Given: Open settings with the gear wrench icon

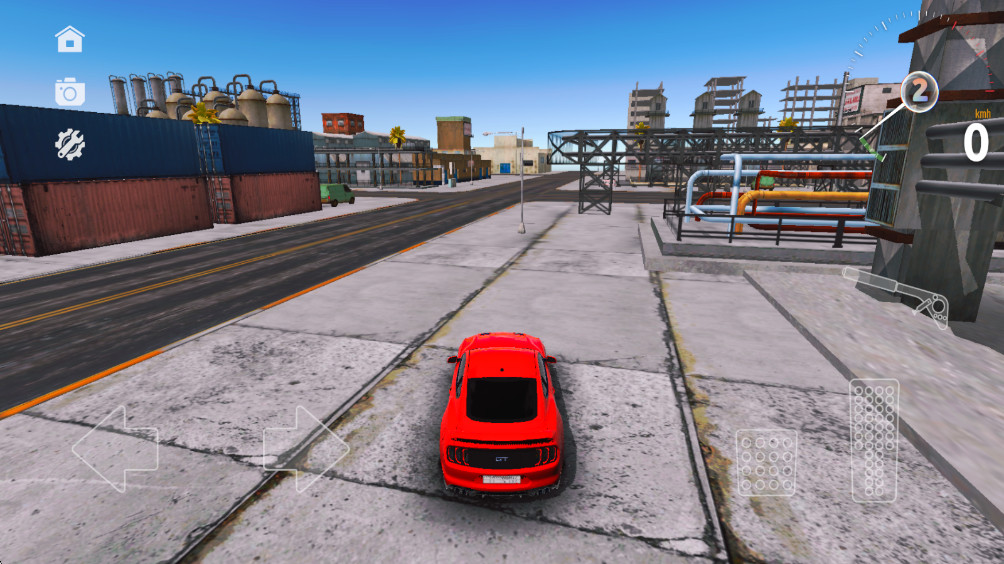Looking at the screenshot, I should pos(70,146).
